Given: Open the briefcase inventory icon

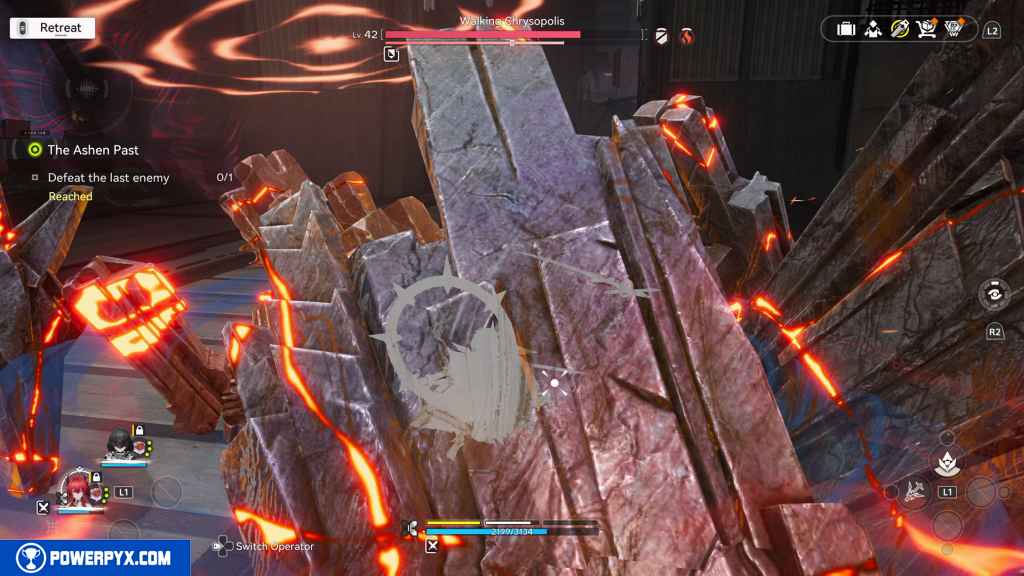Looking at the screenshot, I should tap(846, 30).
